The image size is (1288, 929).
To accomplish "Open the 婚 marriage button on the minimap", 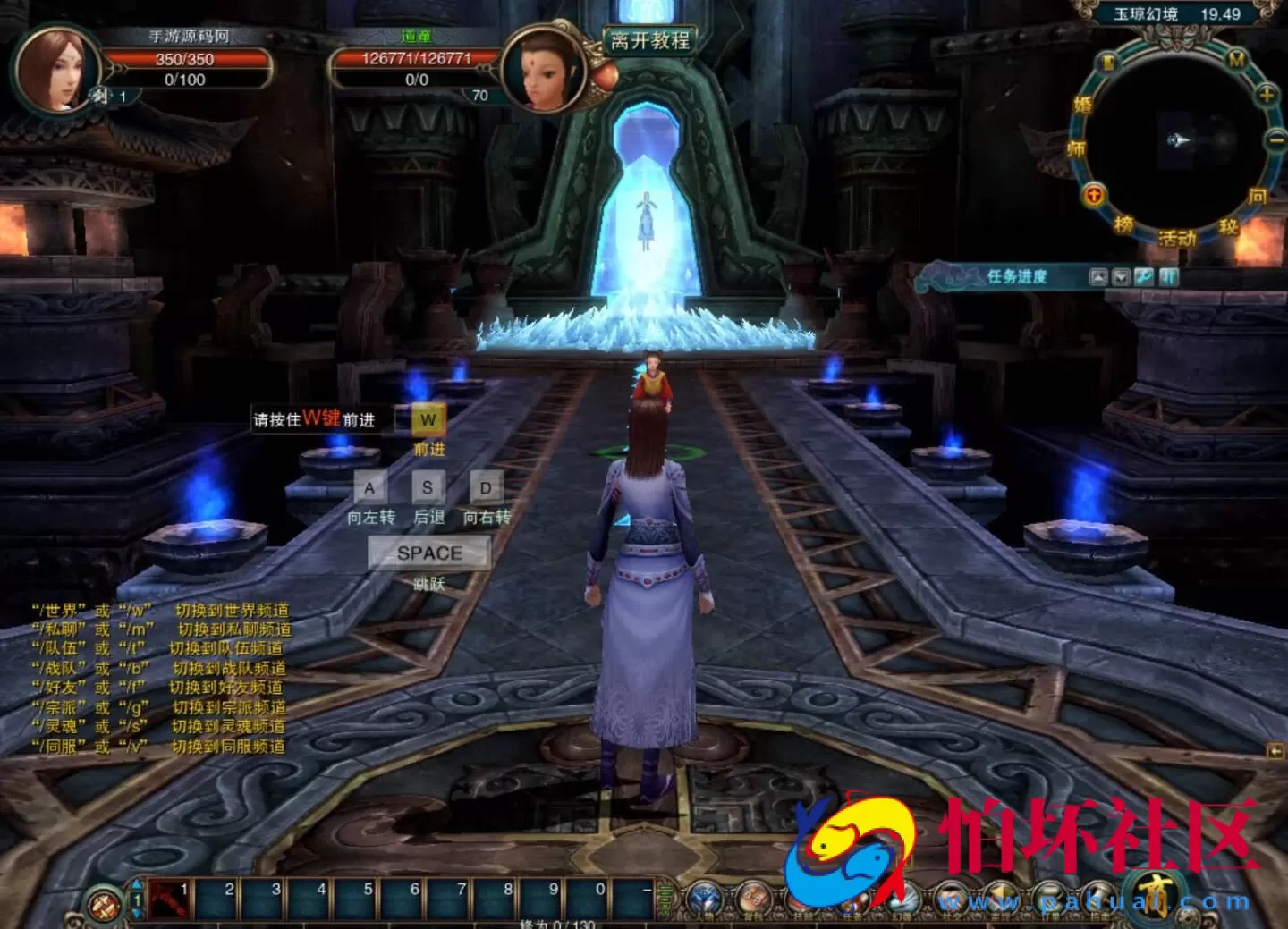I will tap(1083, 105).
